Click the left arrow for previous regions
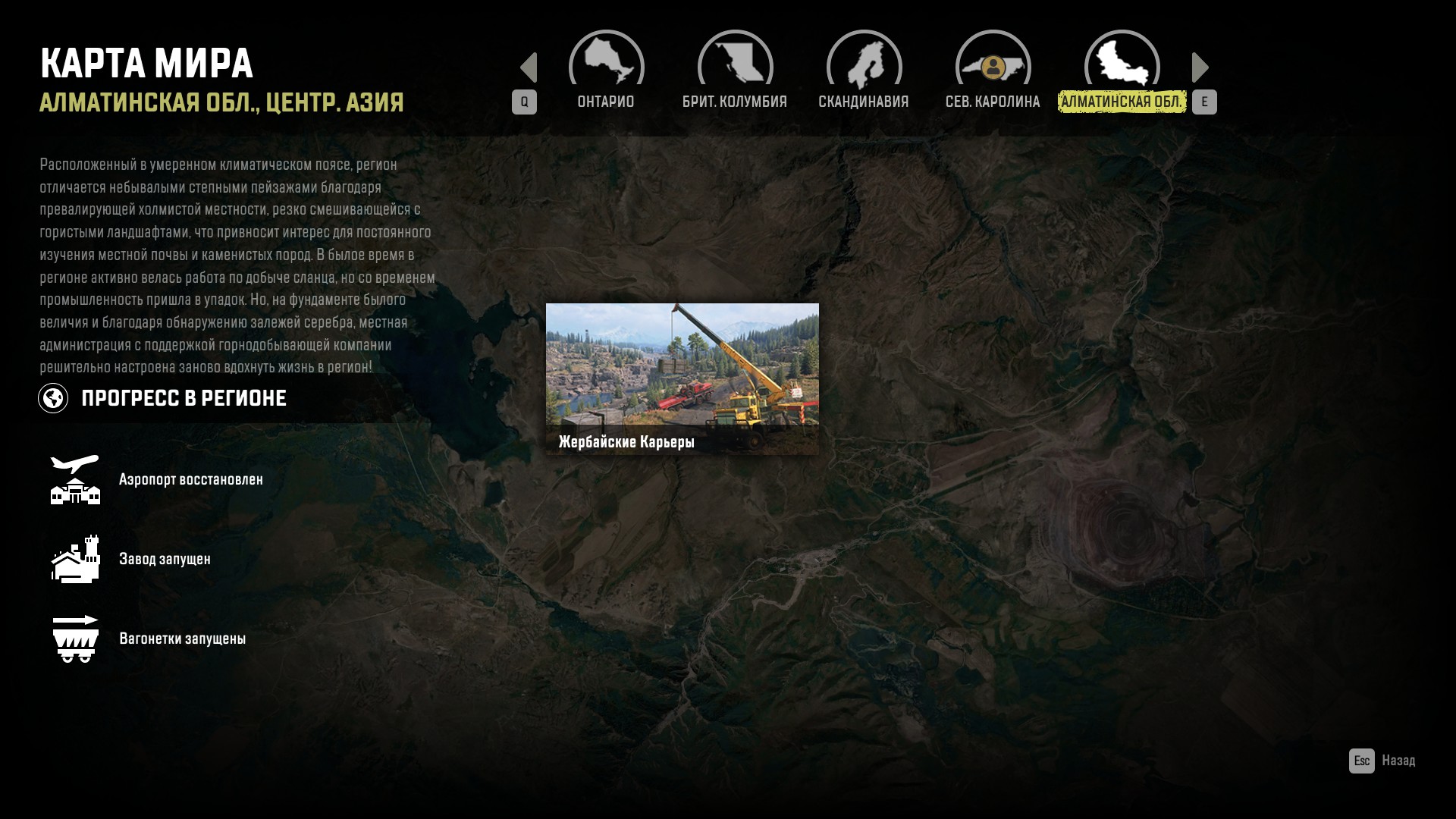Screen dimensions: 1456x819 click(x=529, y=67)
